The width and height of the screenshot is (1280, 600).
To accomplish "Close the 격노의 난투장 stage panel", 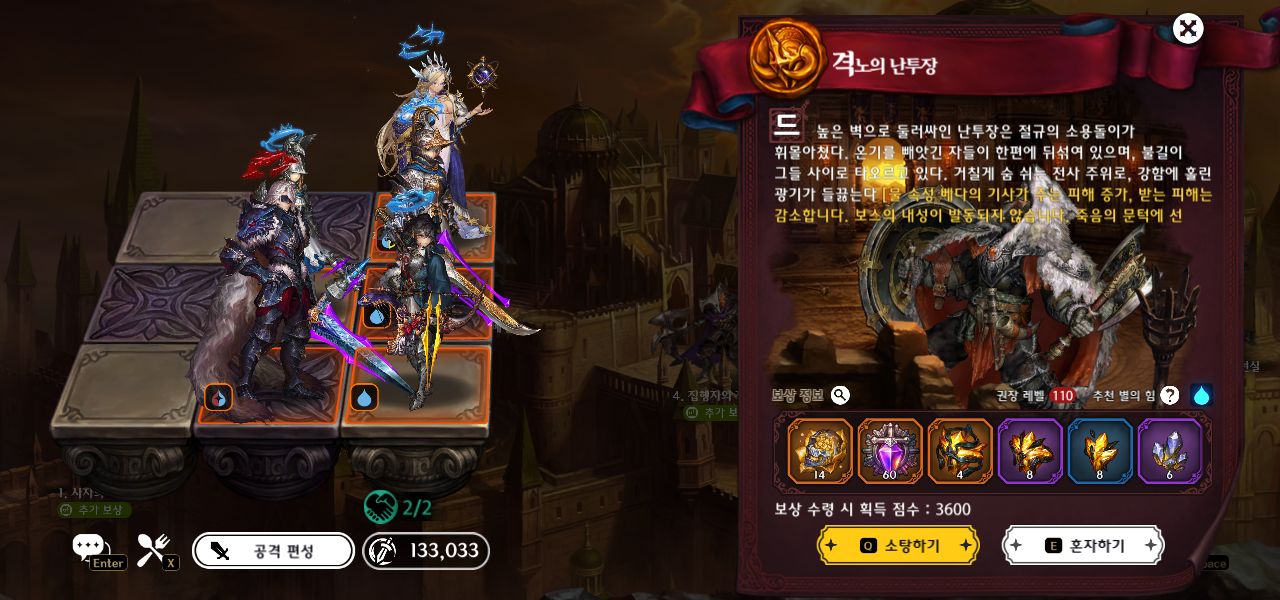I will [x=1187, y=29].
